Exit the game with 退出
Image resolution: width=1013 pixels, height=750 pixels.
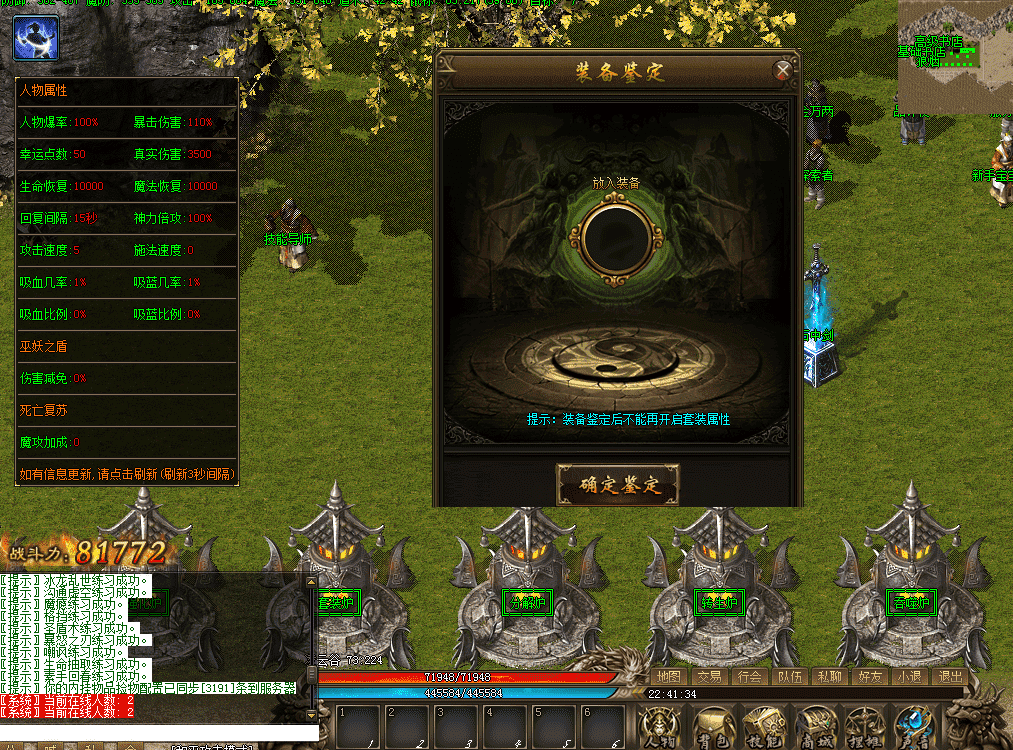point(949,676)
